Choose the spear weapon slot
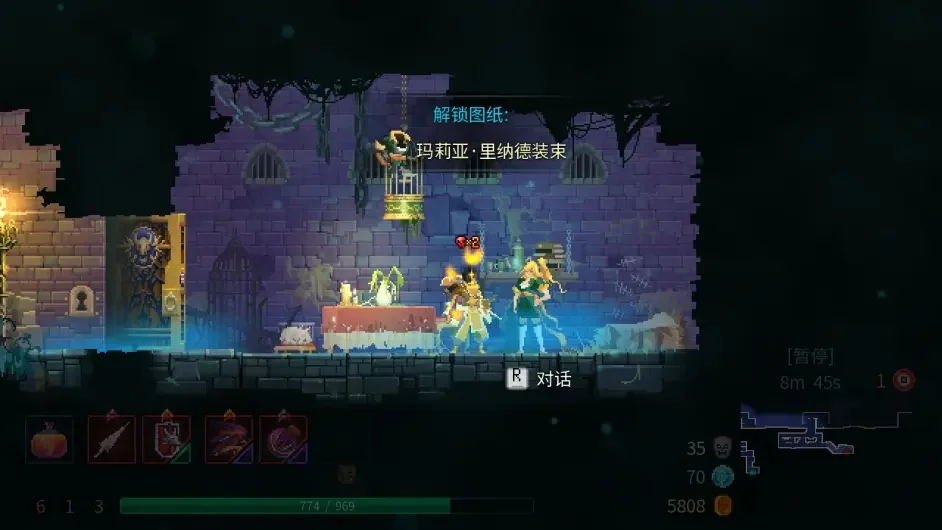942x530 pixels. [111, 439]
